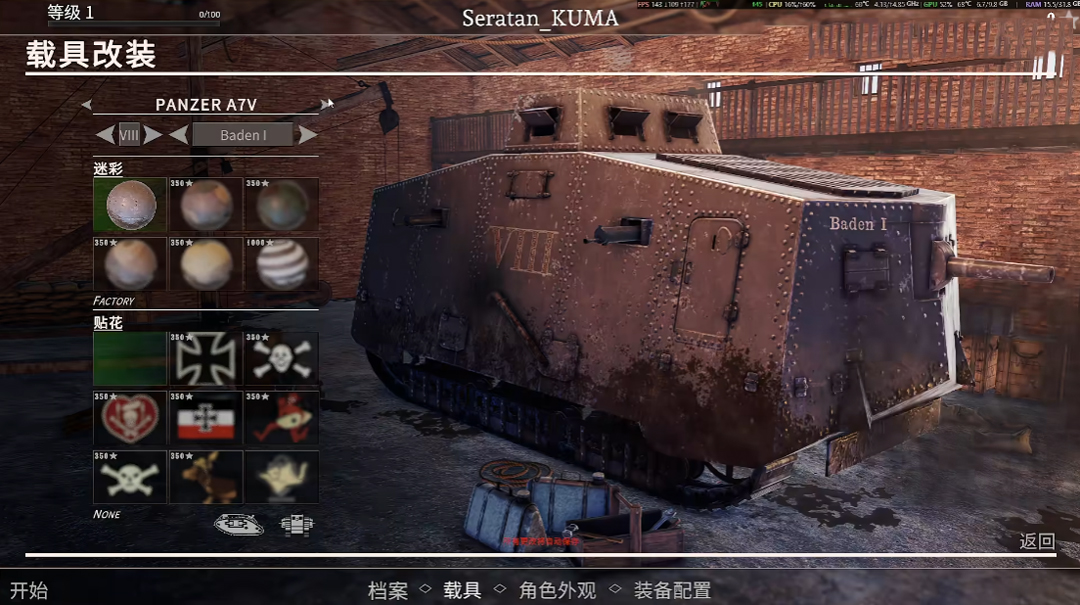Show the tank top-down view icon
This screenshot has height=605, width=1080.
297,524
